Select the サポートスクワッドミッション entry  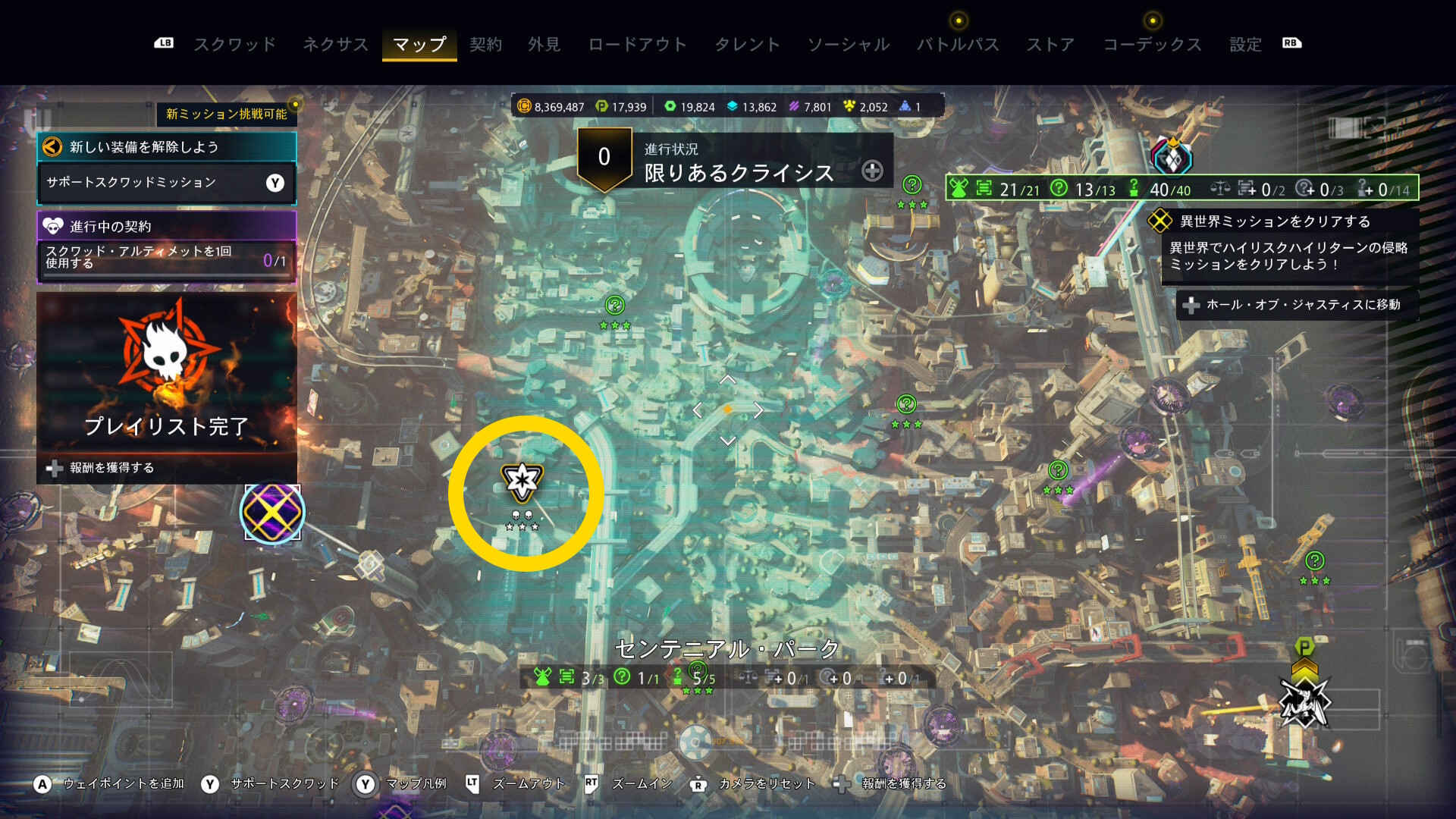166,183
